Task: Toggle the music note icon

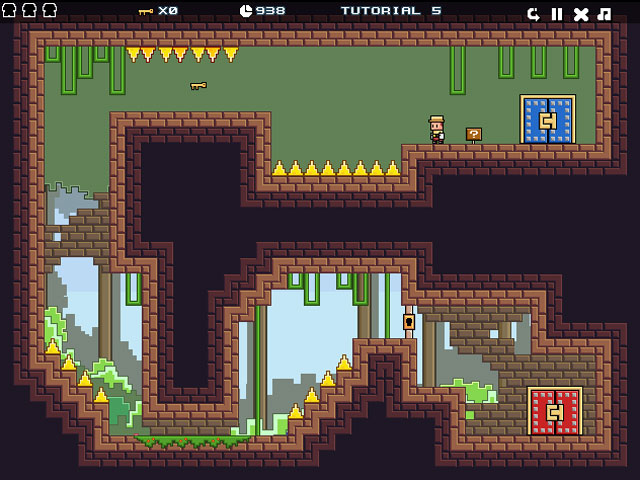Action: pyautogui.click(x=604, y=14)
